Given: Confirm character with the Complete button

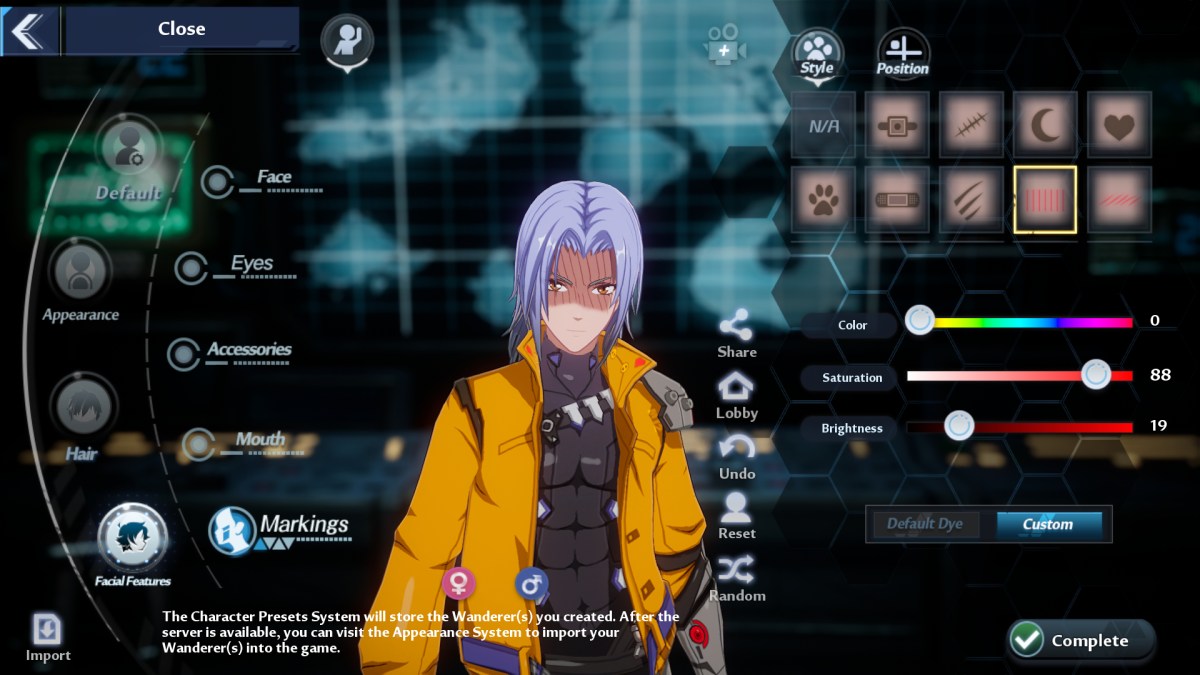Looking at the screenshot, I should tap(1080, 640).
